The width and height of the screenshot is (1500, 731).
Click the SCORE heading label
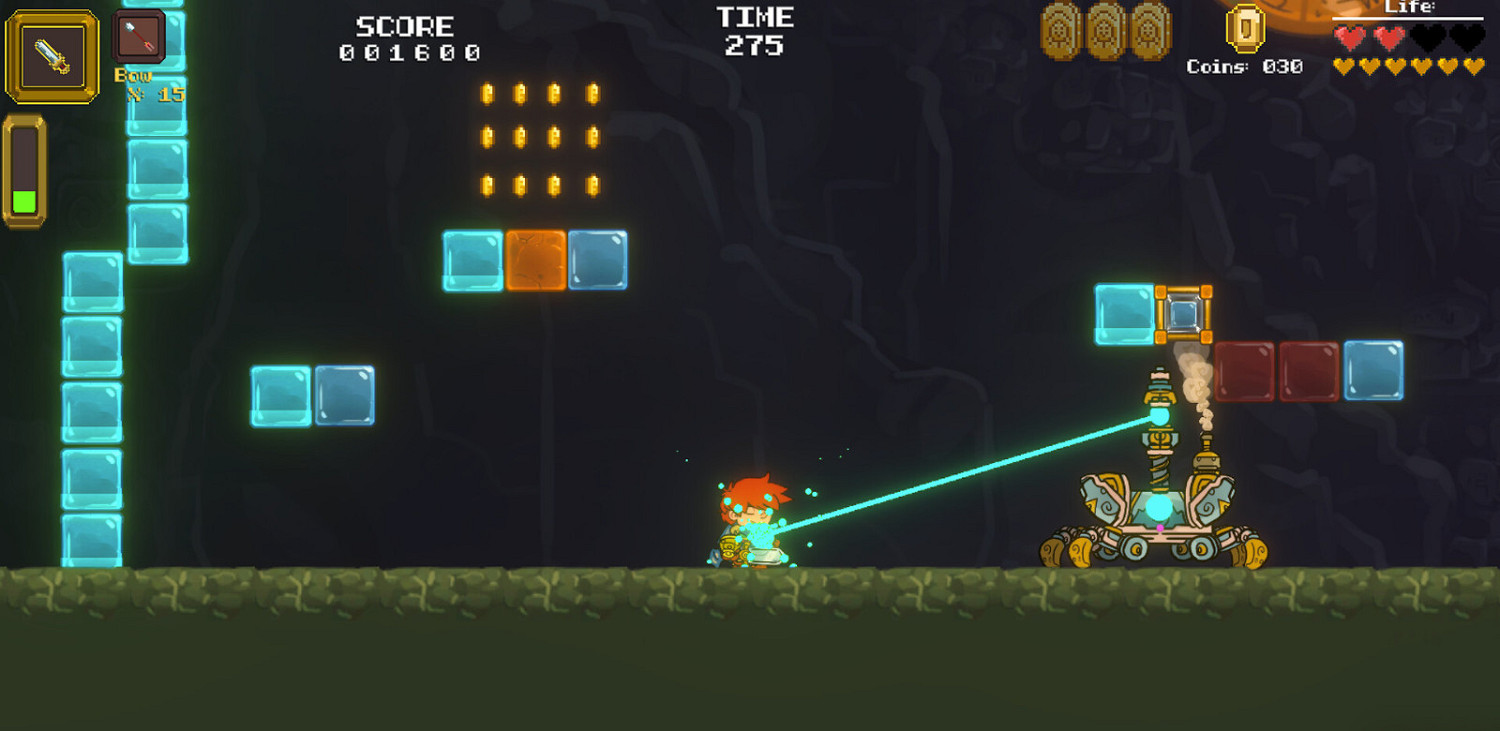pos(404,25)
